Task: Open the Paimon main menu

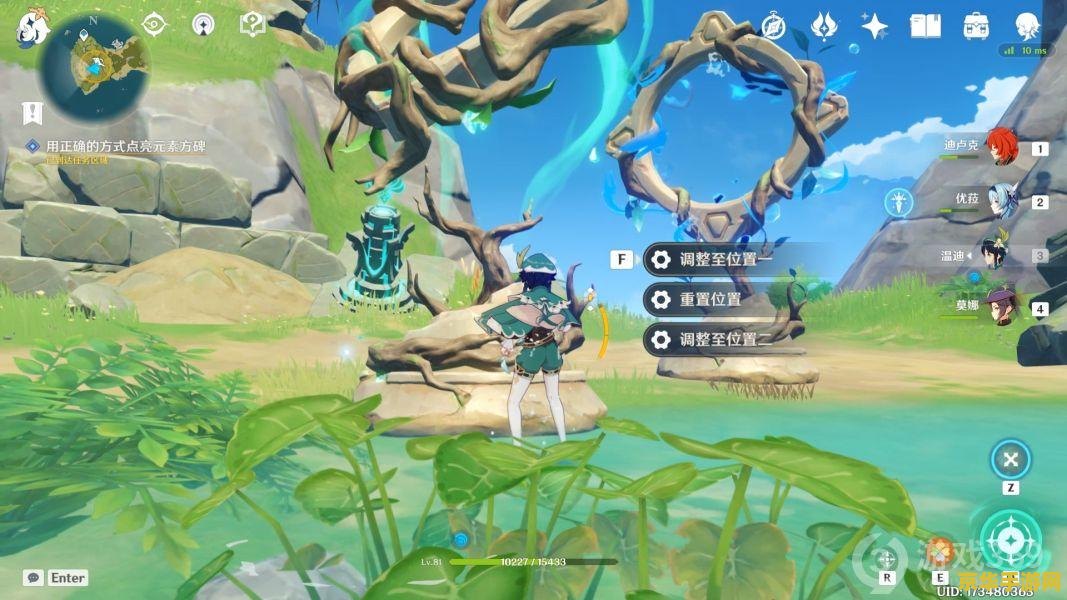Action: pos(33,28)
